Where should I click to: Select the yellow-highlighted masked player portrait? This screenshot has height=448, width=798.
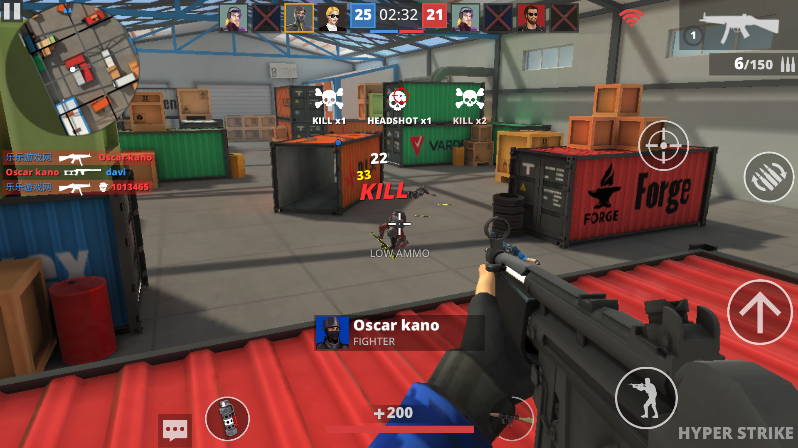pos(299,17)
